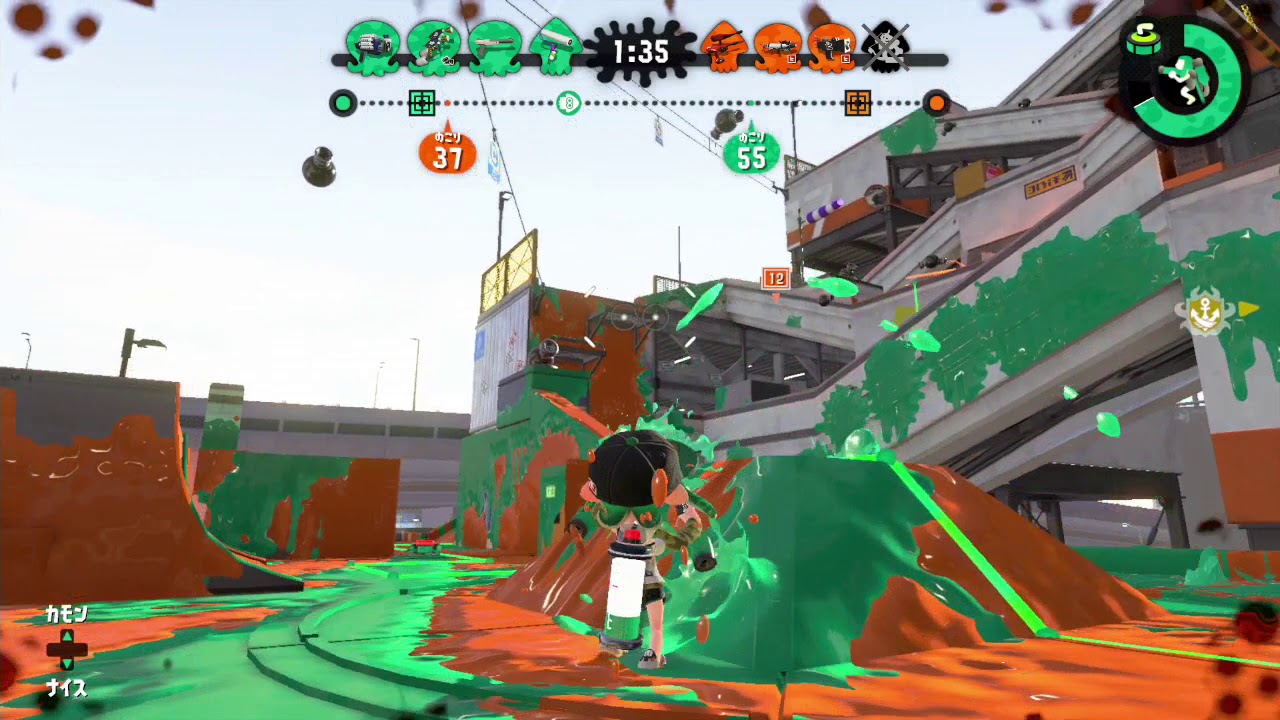Select the tower marker on the progress bar
This screenshot has height=720, width=1280.
point(570,101)
